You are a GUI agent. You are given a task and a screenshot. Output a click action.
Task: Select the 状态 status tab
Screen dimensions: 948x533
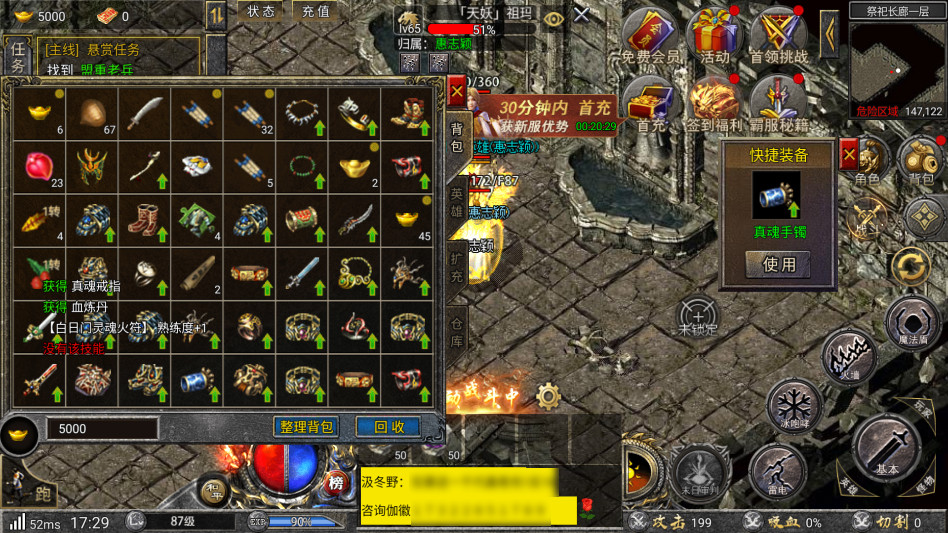(261, 11)
